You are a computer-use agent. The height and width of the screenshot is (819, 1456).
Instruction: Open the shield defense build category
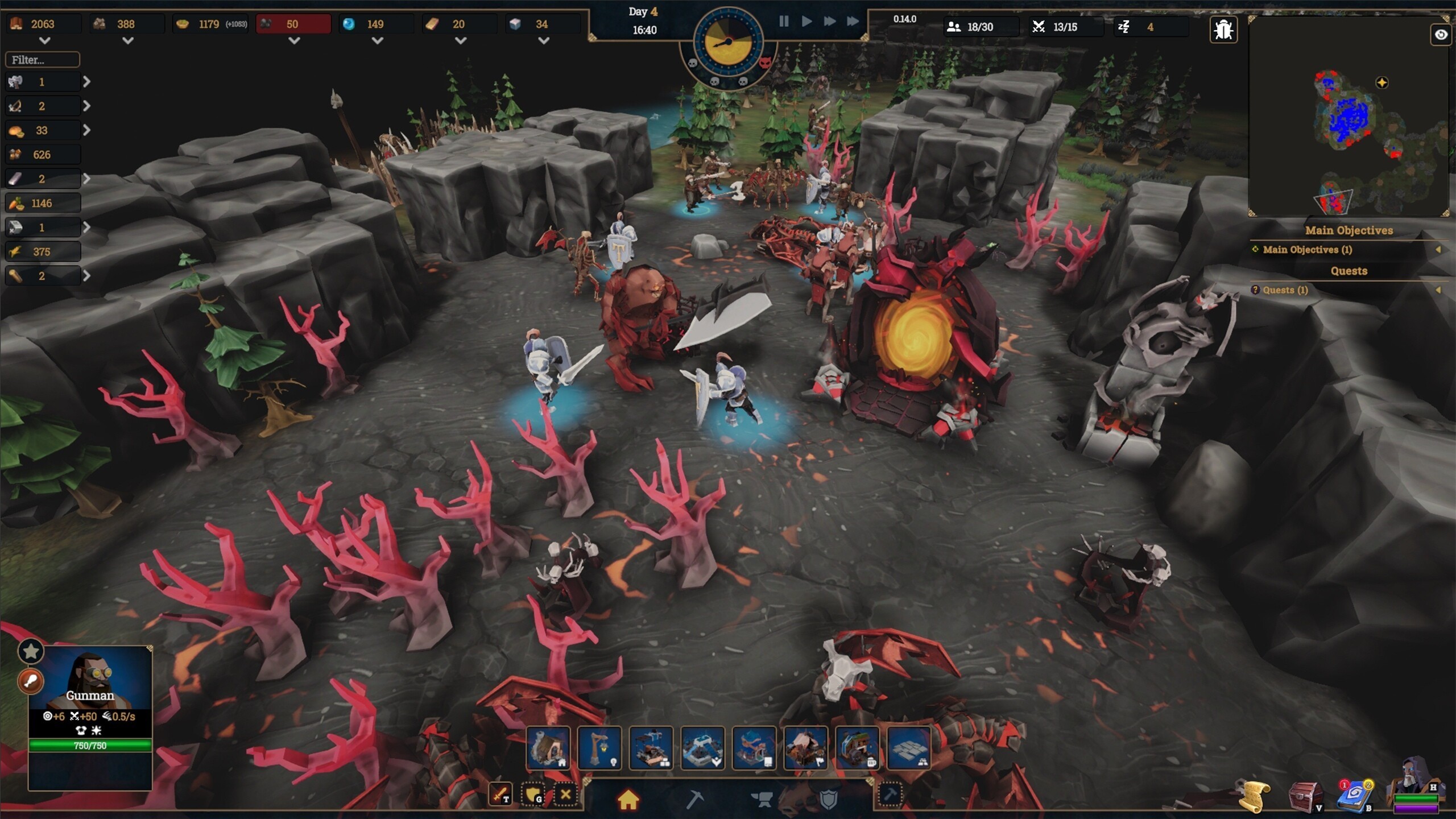tap(829, 800)
